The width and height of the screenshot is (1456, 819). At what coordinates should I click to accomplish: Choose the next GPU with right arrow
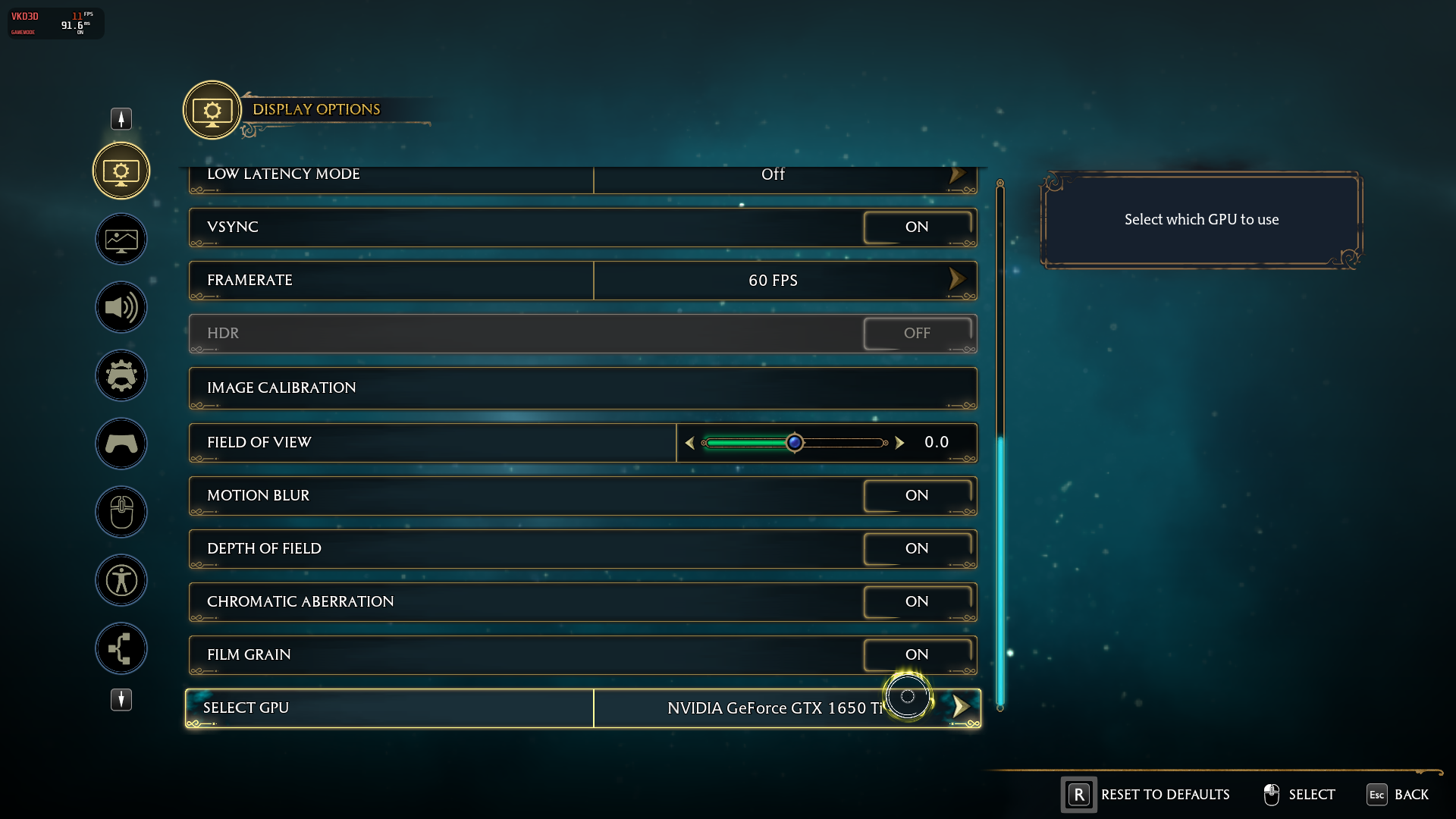(961, 707)
